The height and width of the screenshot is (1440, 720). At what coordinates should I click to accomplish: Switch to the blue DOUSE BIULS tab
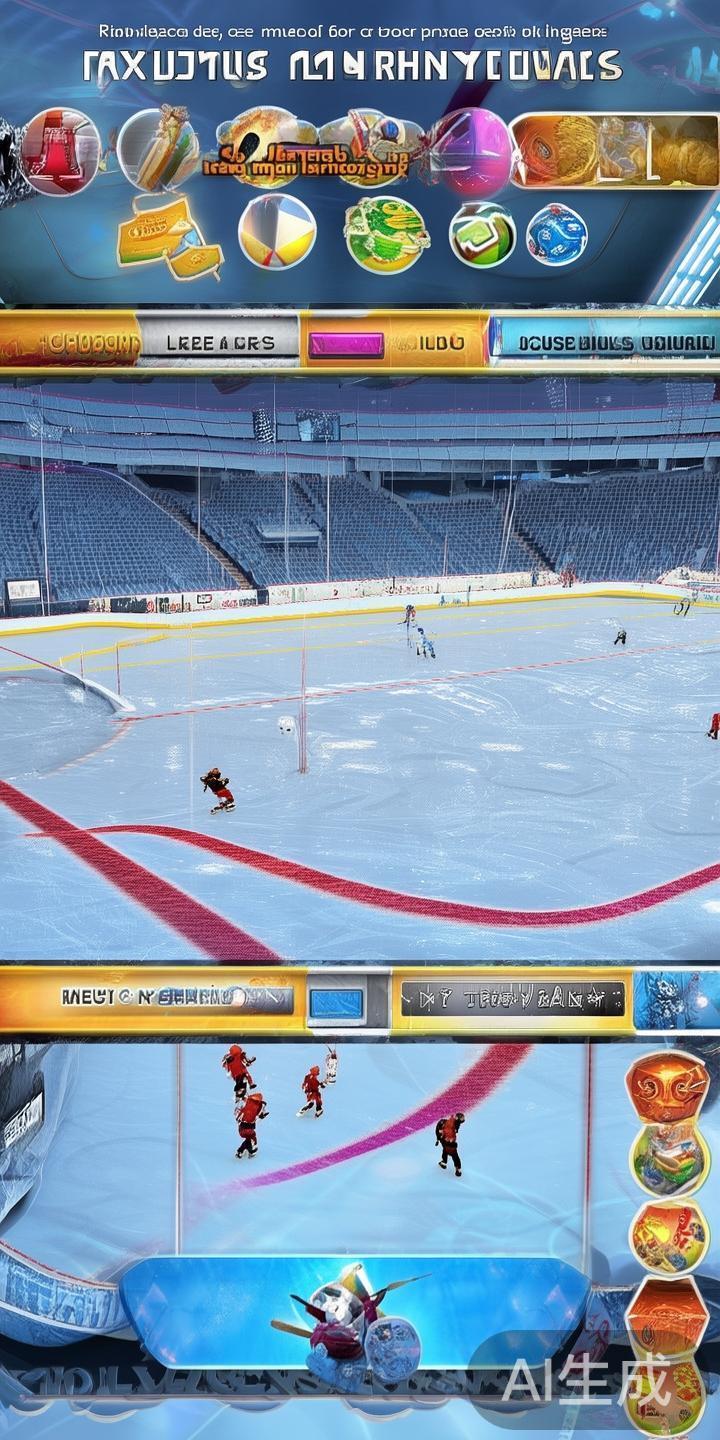(605, 342)
